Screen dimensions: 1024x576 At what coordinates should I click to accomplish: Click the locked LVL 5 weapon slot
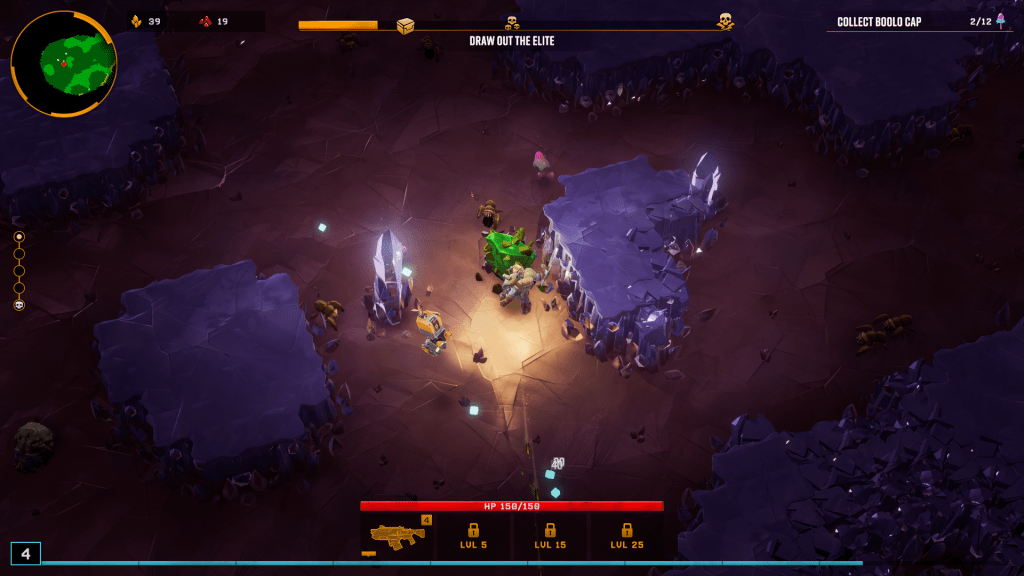pos(473,536)
